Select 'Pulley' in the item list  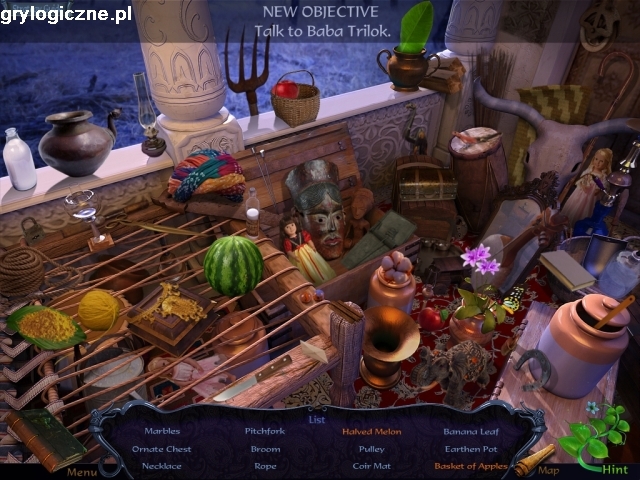coord(371,449)
